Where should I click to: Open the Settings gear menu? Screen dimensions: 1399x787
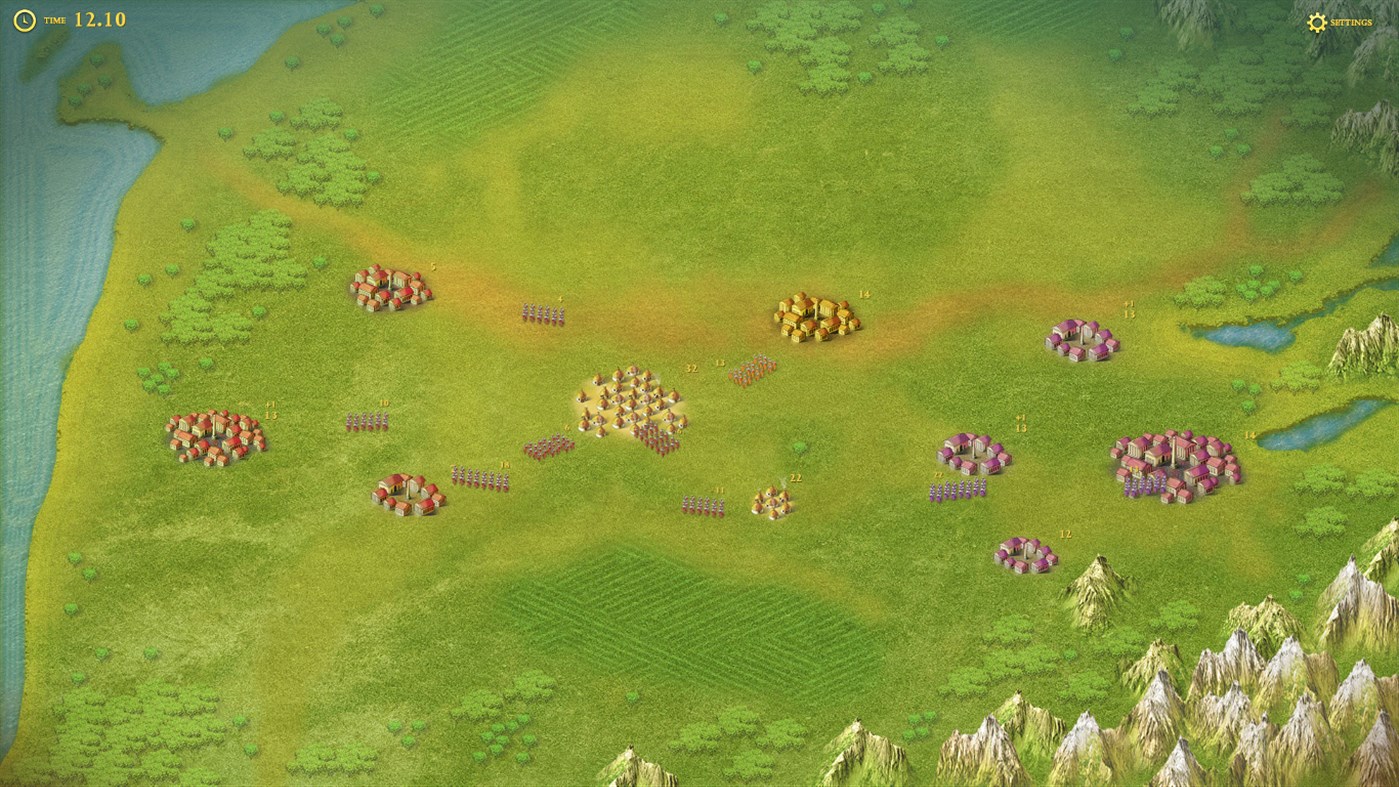coord(1316,20)
